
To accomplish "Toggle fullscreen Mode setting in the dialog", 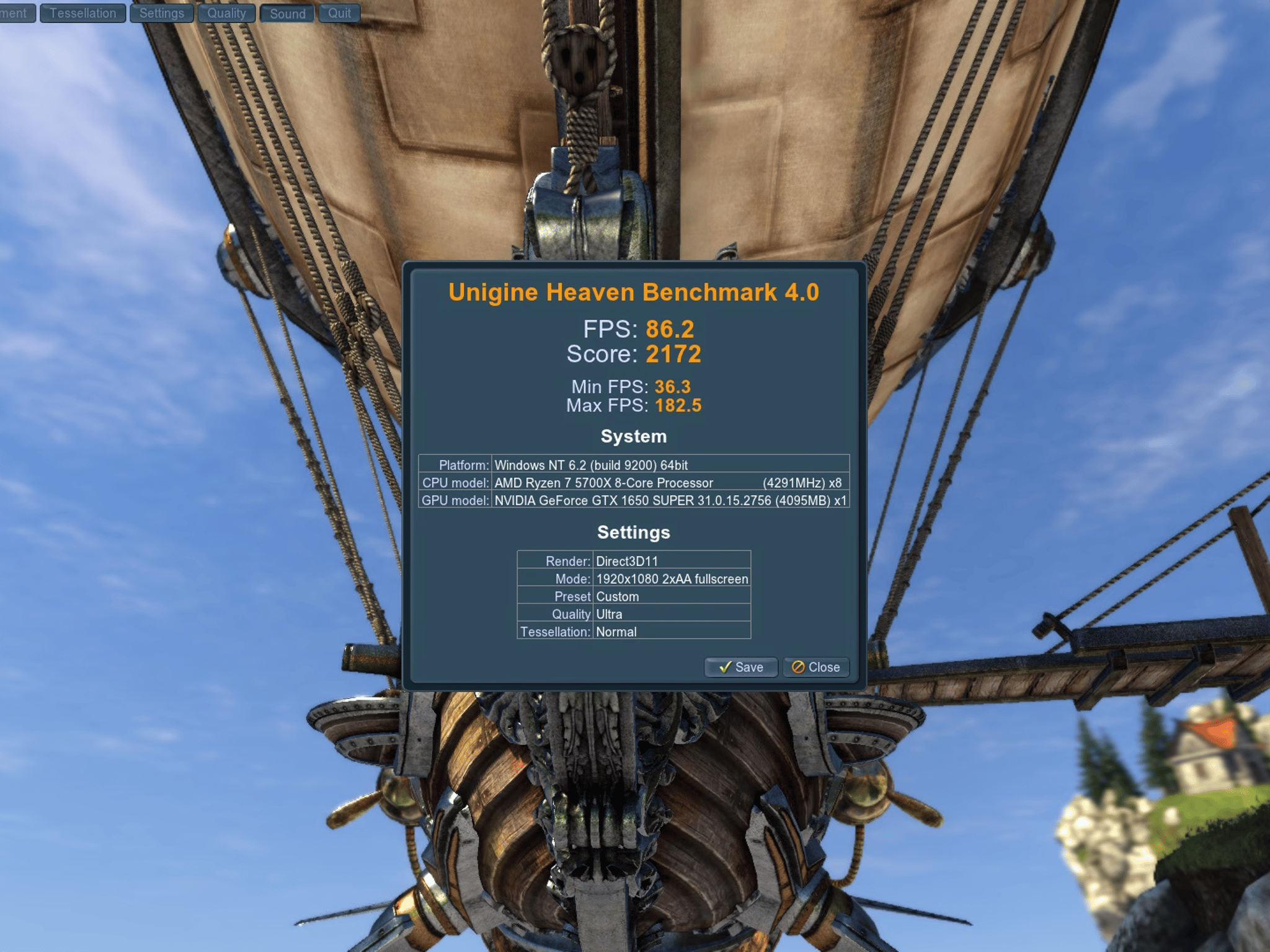I will pos(672,579).
